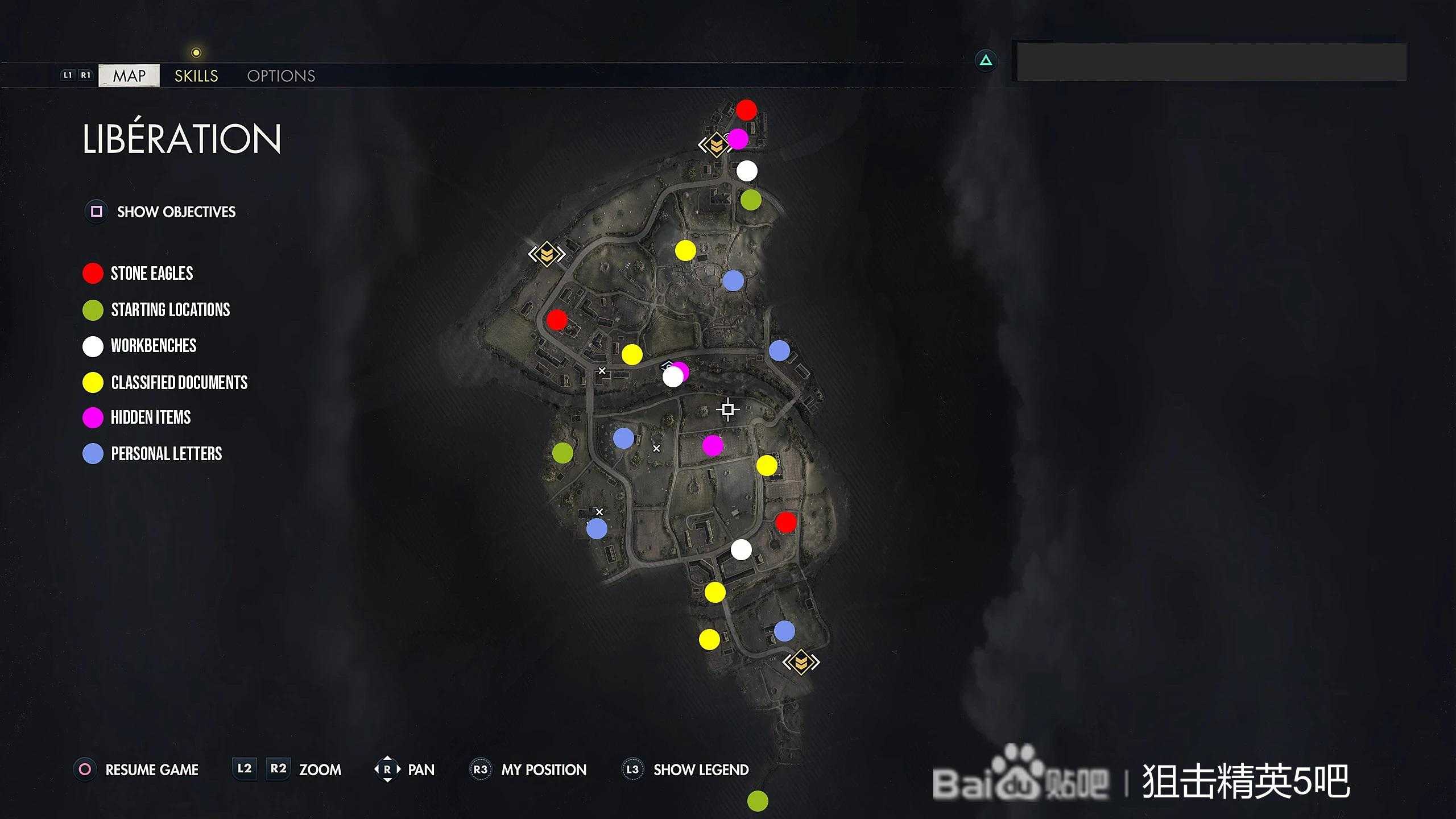This screenshot has height=819, width=1456.
Task: Switch to the Skills tab
Action: 196,76
